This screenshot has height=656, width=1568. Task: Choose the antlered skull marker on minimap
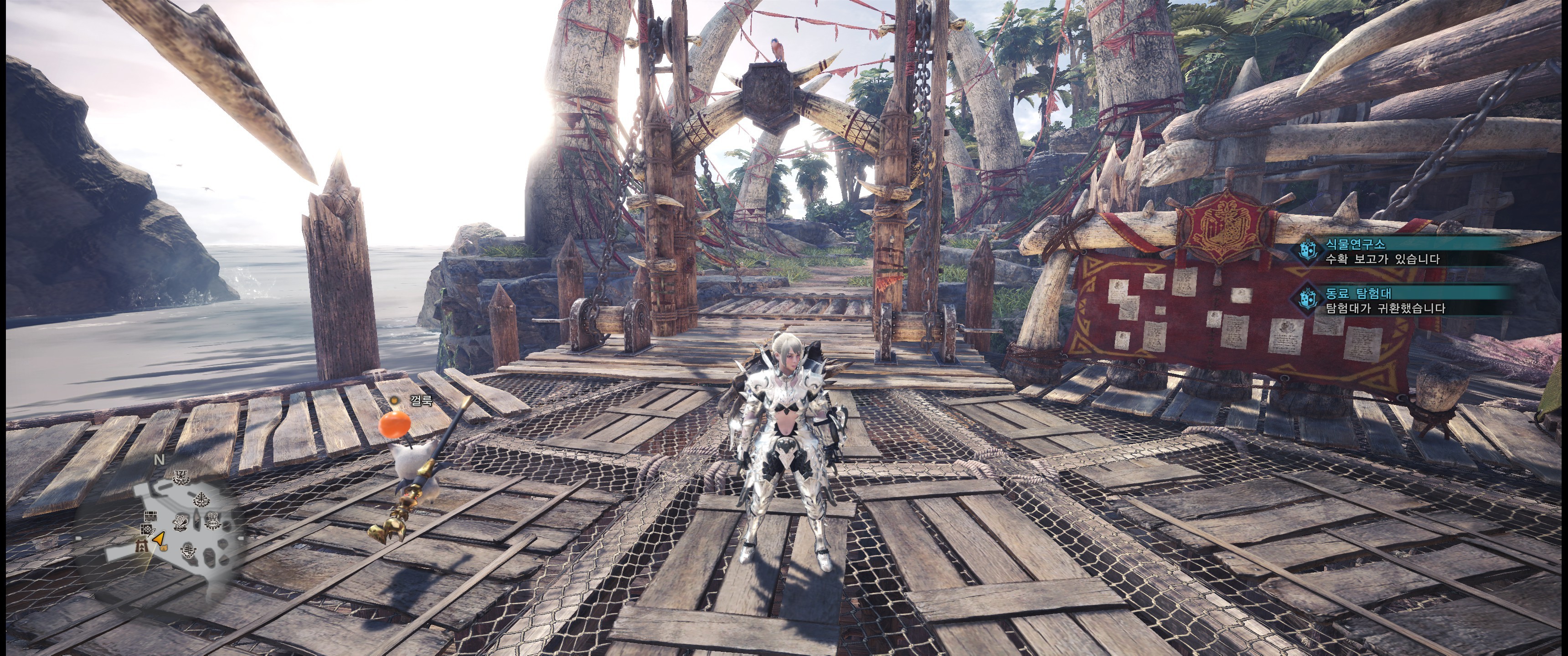[181, 478]
